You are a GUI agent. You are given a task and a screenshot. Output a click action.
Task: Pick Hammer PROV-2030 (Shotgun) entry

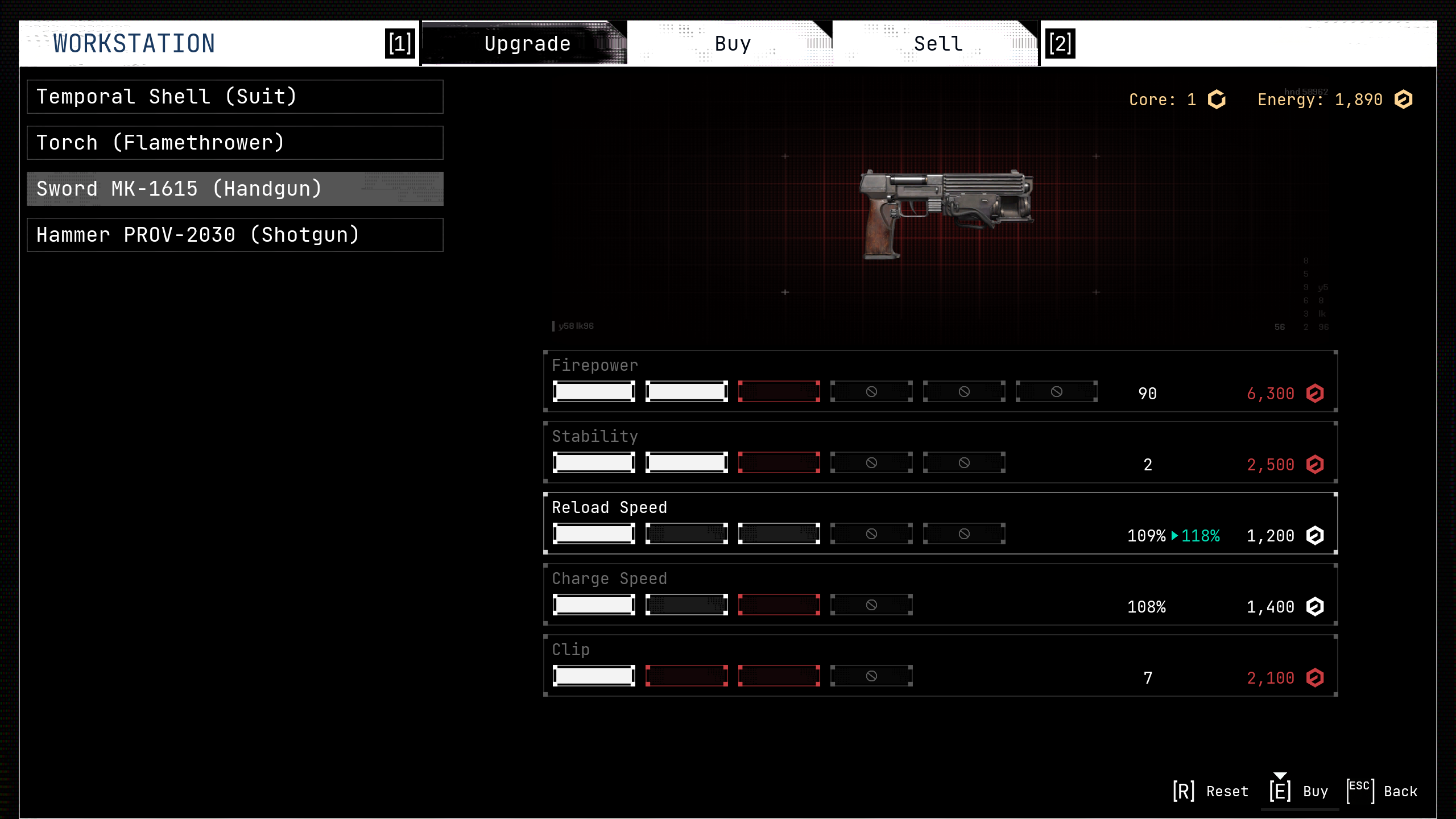click(235, 235)
